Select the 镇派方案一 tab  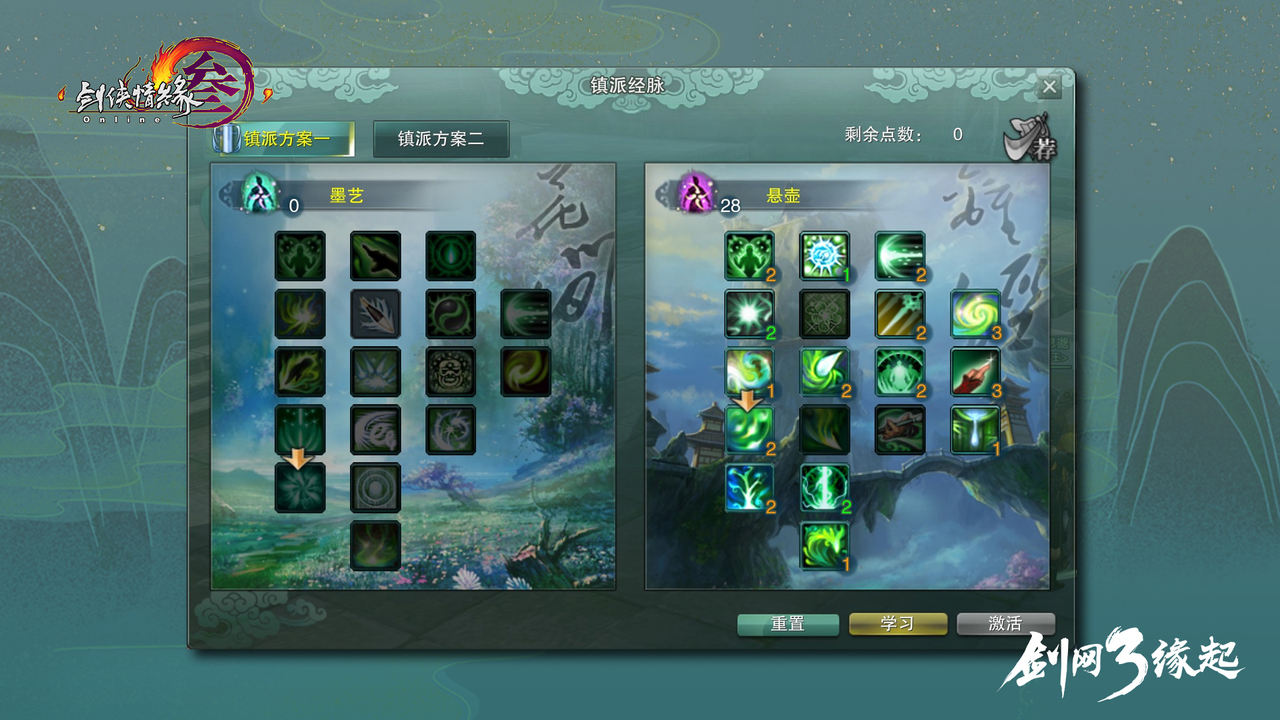286,139
